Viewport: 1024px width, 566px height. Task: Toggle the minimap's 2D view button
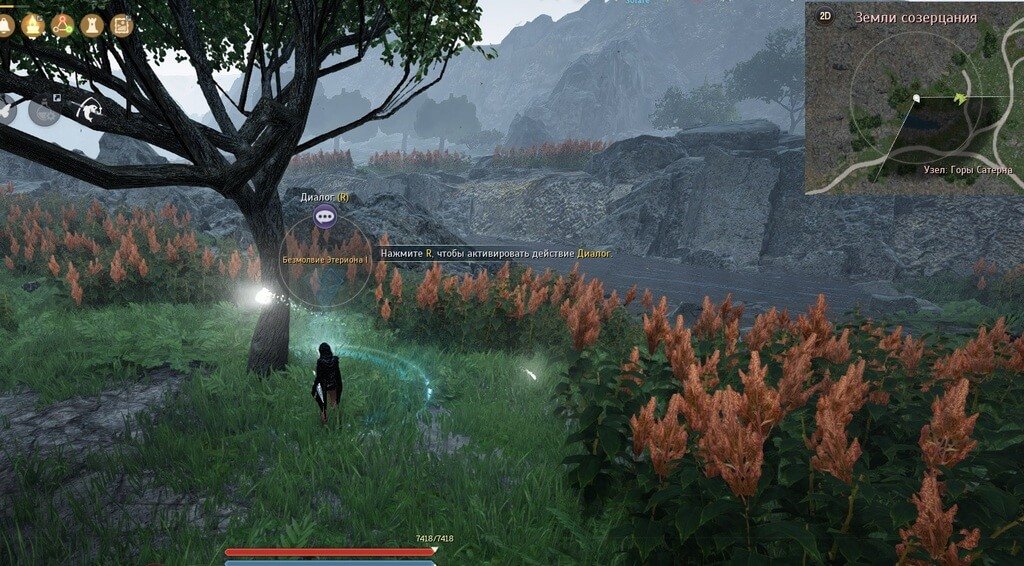click(x=826, y=17)
